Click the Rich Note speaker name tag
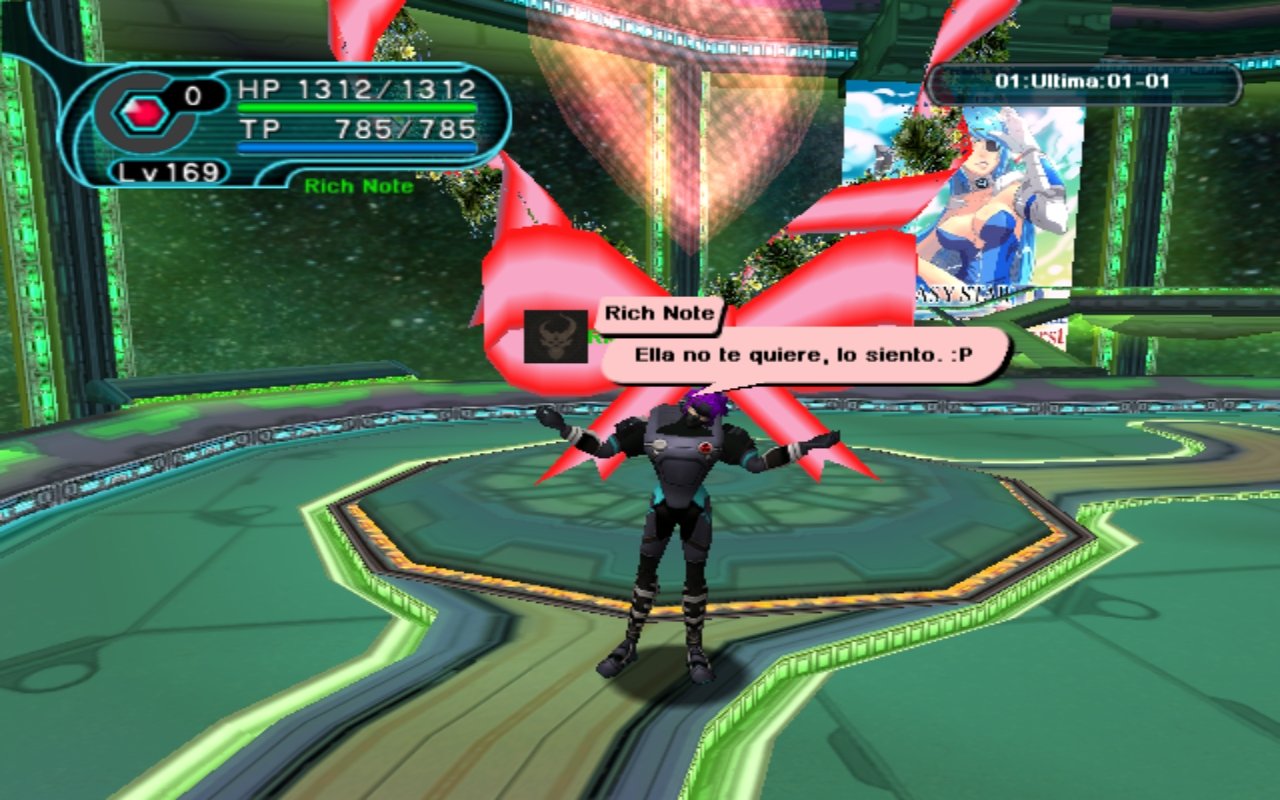The height and width of the screenshot is (800, 1280). [x=659, y=313]
